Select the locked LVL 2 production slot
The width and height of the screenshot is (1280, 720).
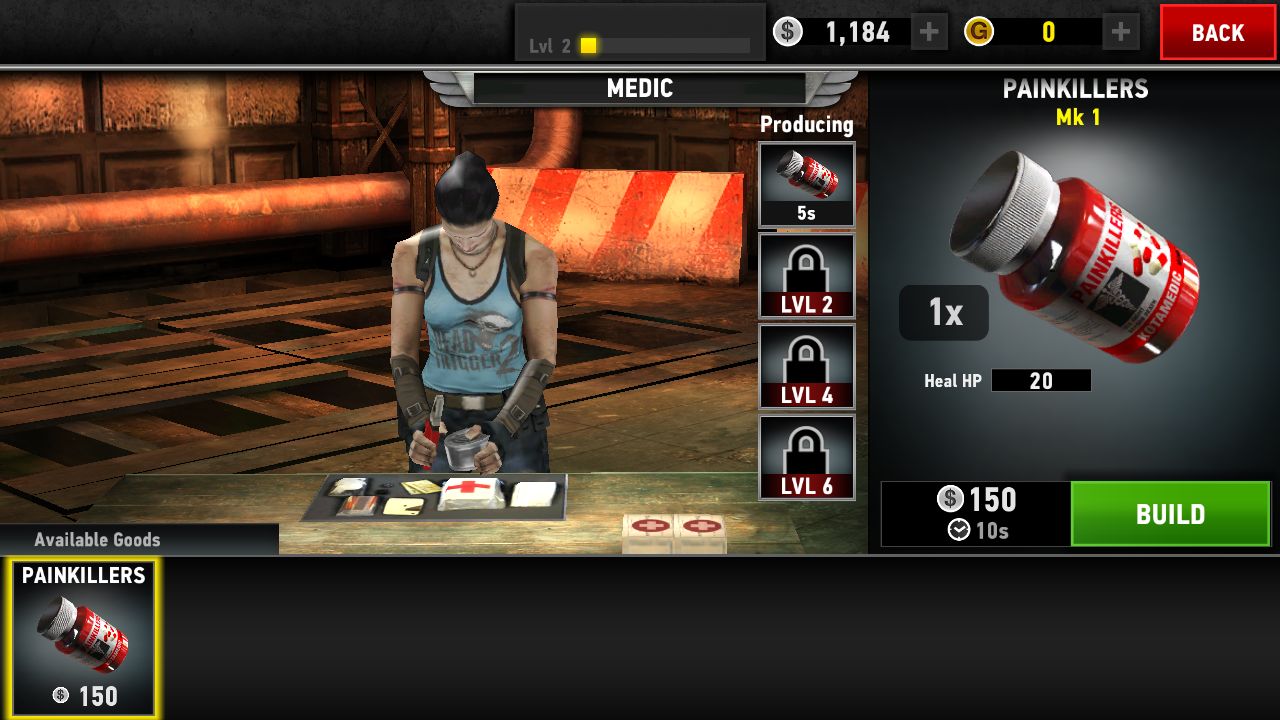point(807,276)
